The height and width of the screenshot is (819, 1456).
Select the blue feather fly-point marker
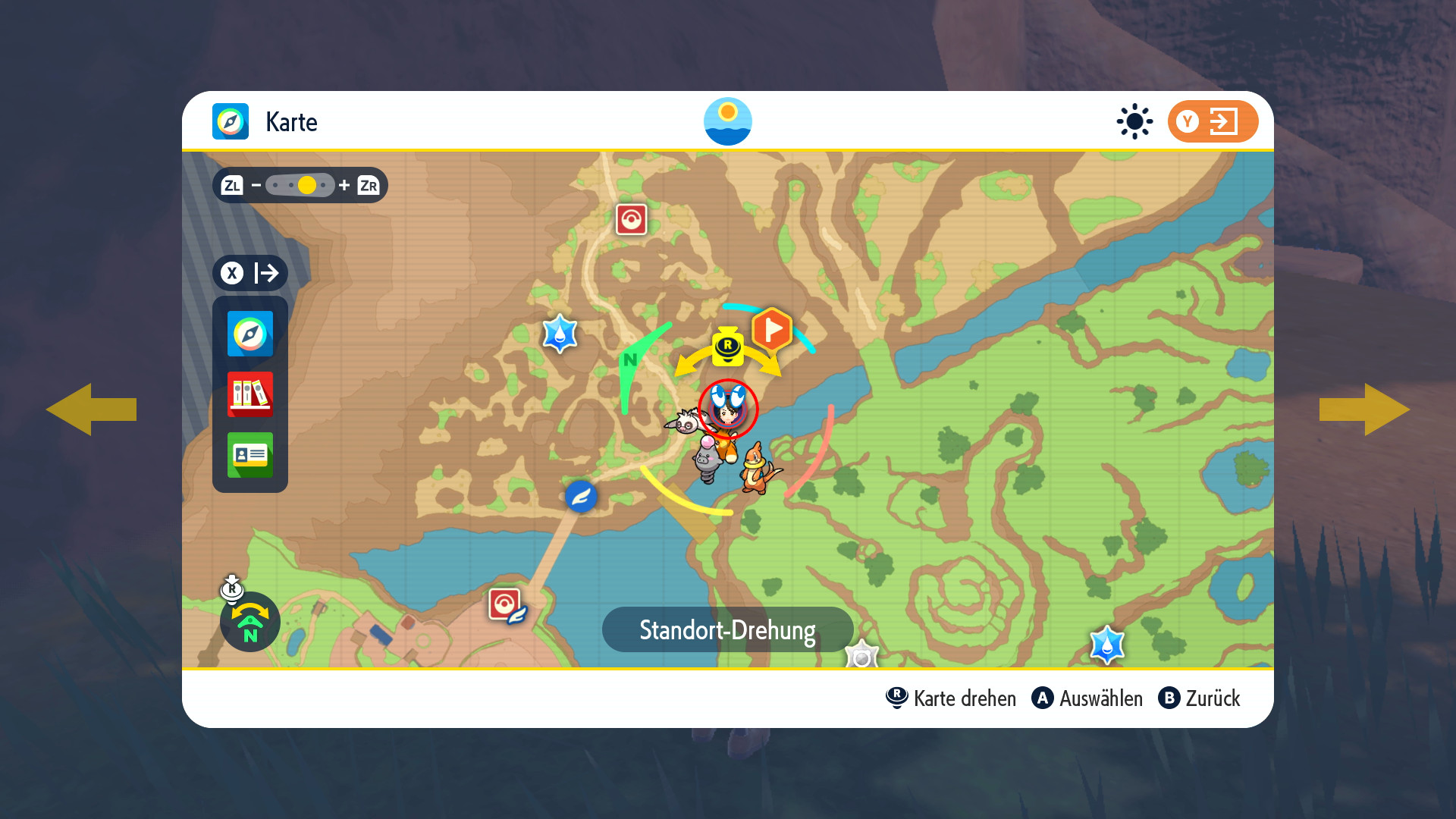pos(581,497)
